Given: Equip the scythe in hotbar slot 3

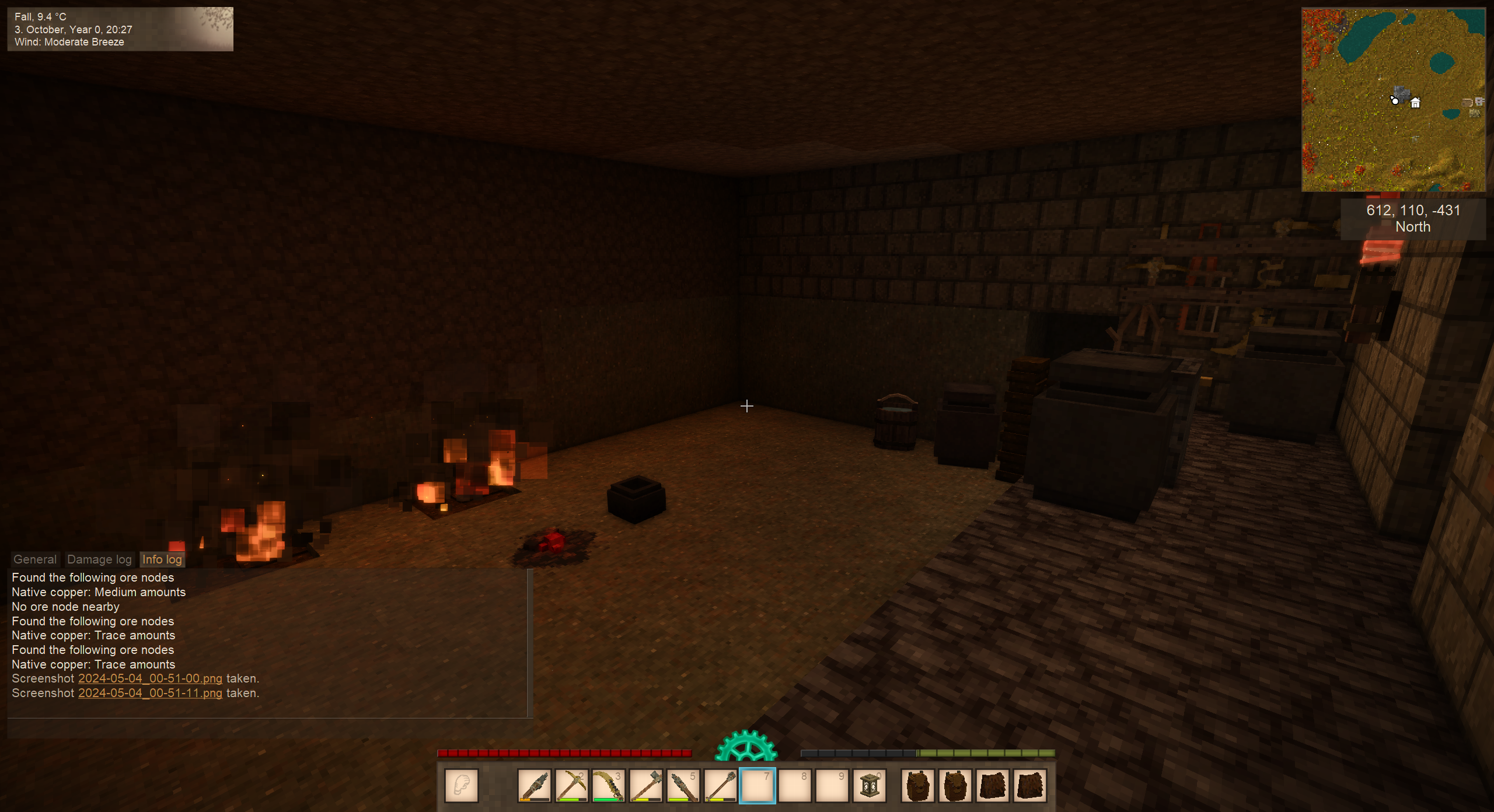Looking at the screenshot, I should [608, 786].
